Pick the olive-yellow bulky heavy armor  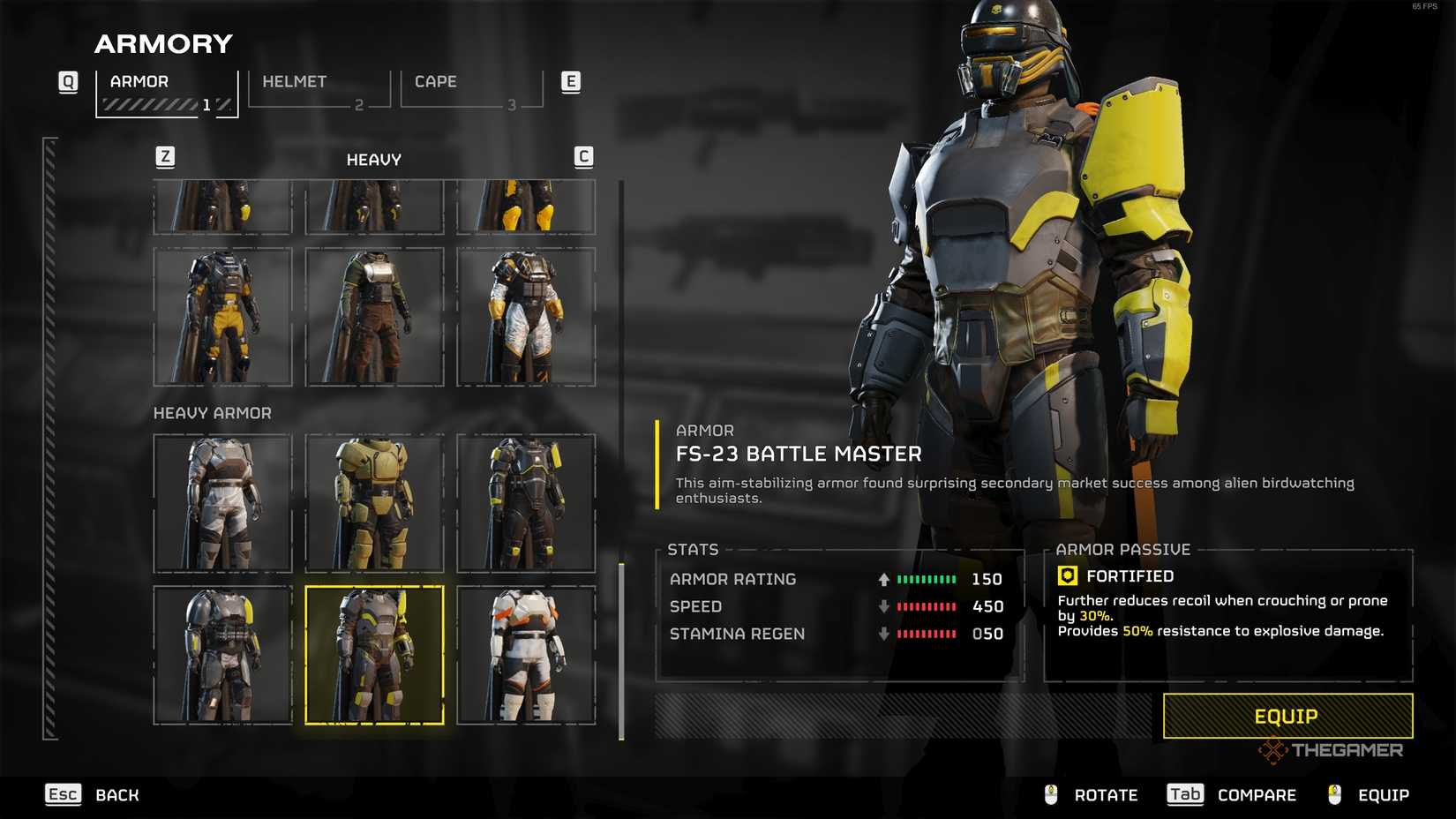click(374, 503)
